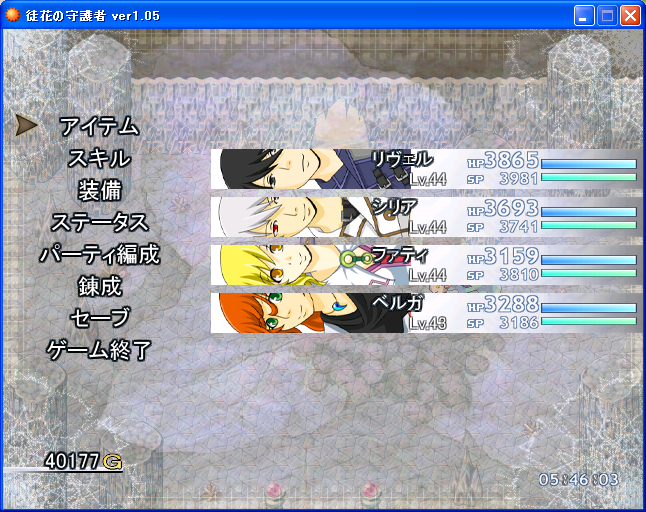
Task: Choose party member シリア
Action: pyautogui.click(x=425, y=216)
